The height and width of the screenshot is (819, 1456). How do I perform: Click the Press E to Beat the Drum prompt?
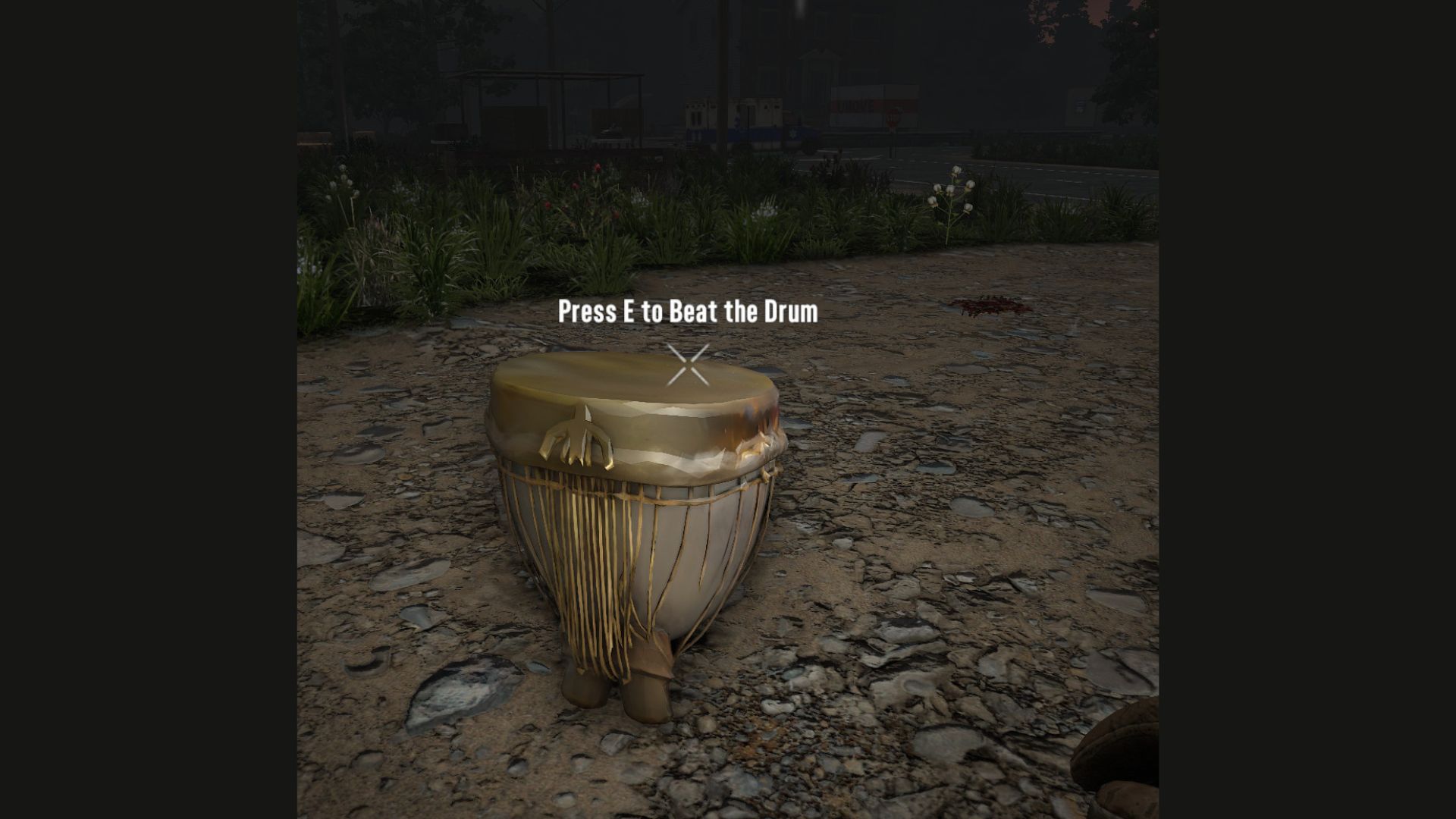pos(687,312)
